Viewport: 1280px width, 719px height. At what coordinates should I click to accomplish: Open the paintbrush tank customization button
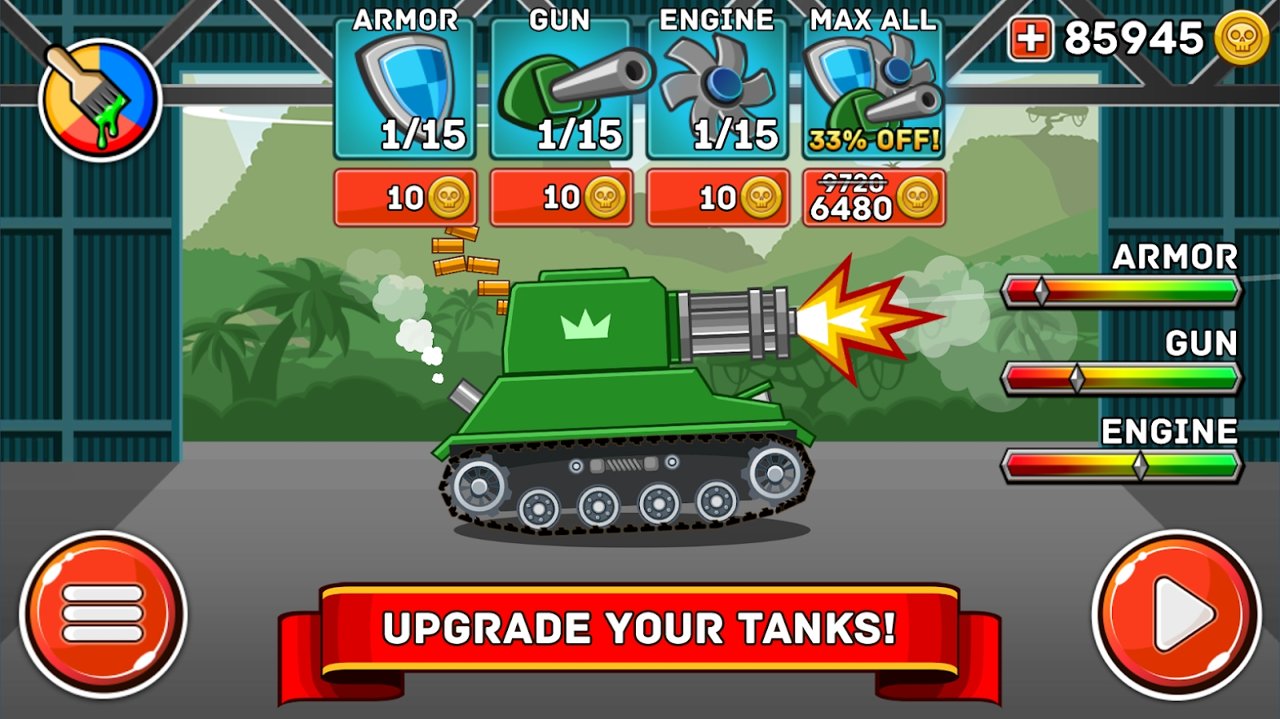[x=100, y=99]
